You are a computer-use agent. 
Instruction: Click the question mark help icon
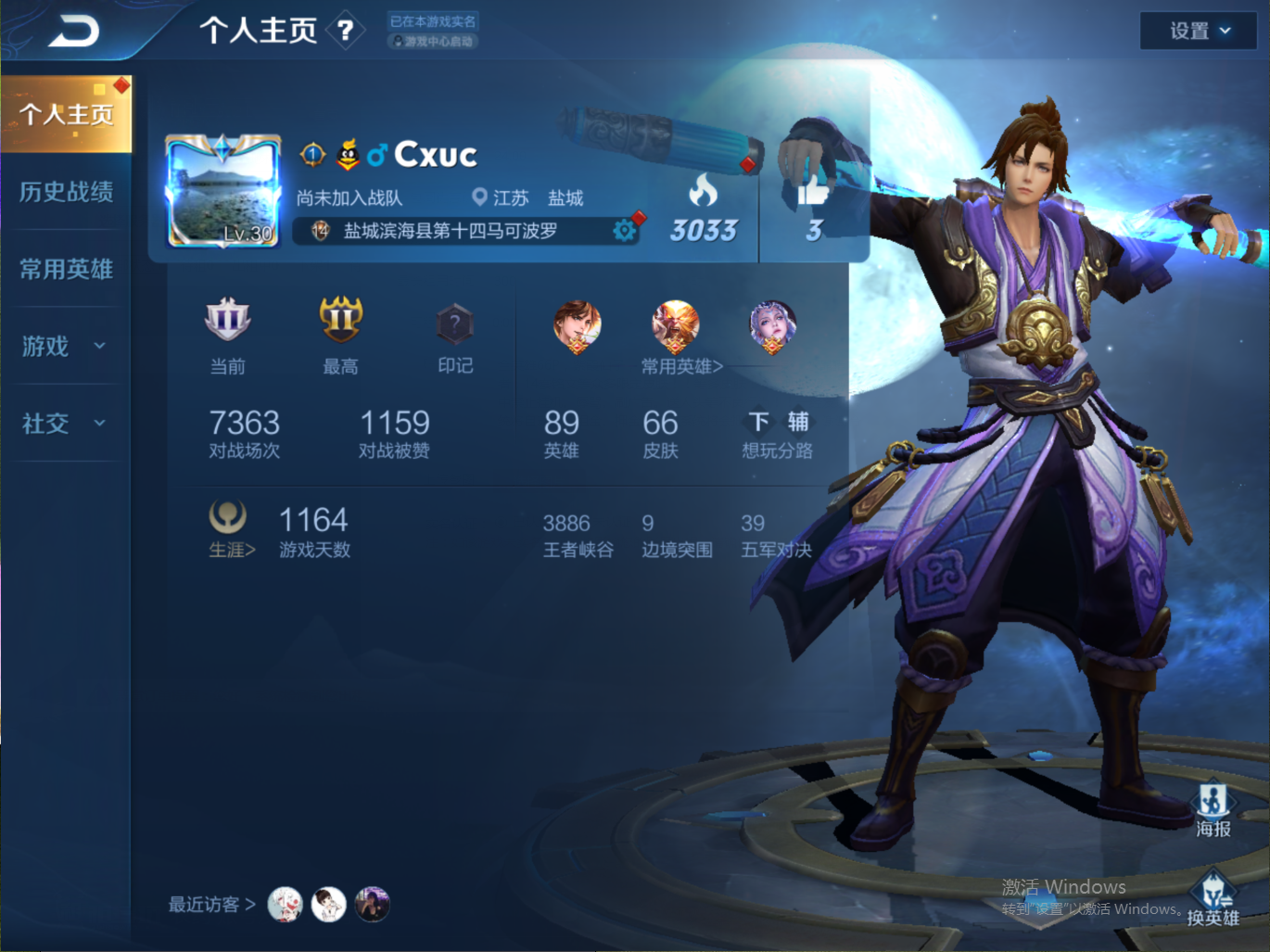[x=346, y=32]
